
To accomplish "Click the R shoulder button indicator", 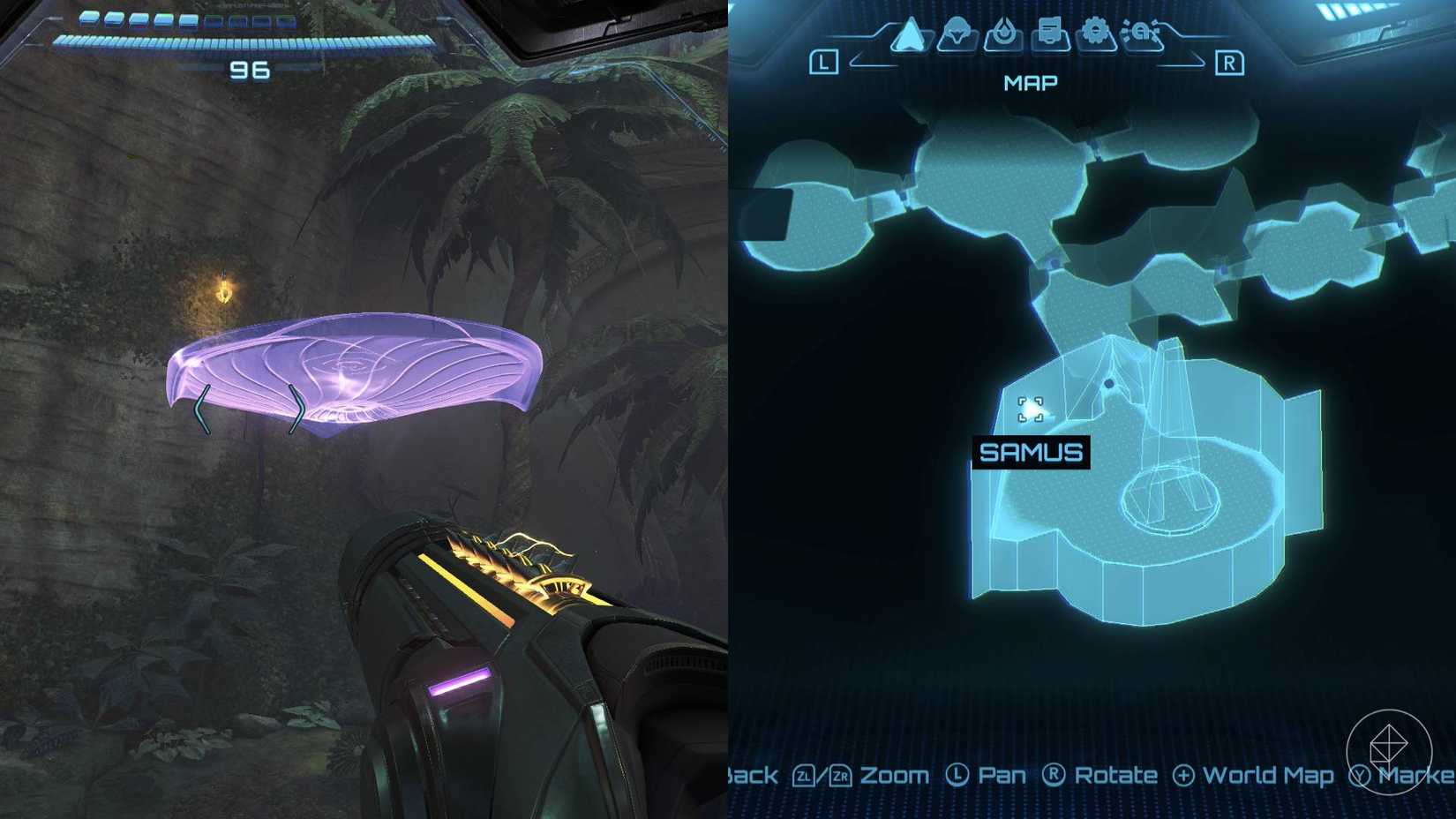I will pyautogui.click(x=1232, y=62).
